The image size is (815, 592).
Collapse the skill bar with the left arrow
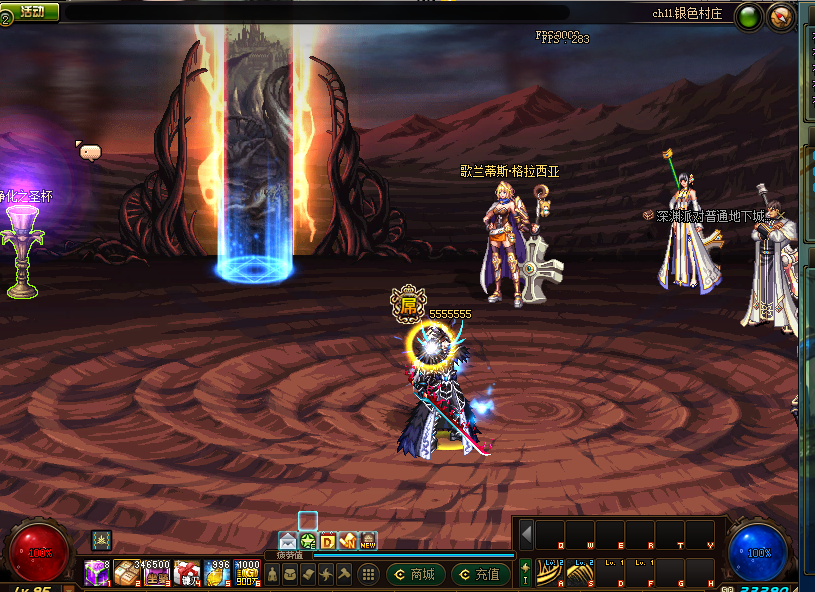click(x=526, y=533)
